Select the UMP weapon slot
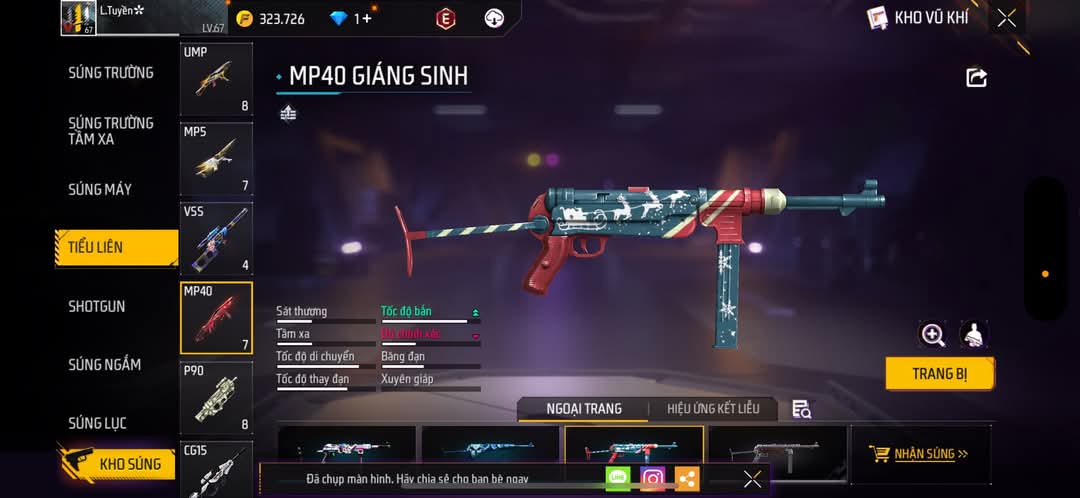The image size is (1080, 498). pos(216,79)
